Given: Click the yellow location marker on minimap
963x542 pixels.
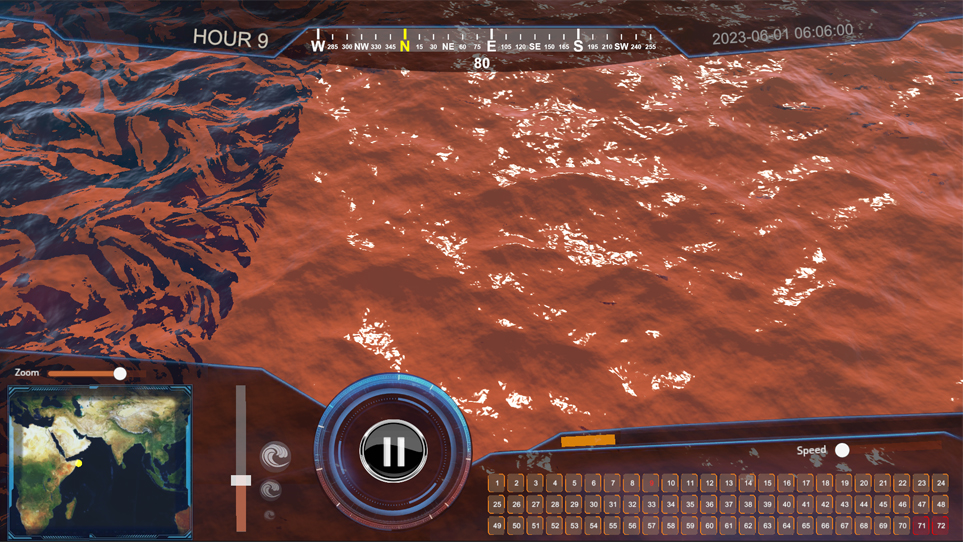Looking at the screenshot, I should (x=78, y=463).
